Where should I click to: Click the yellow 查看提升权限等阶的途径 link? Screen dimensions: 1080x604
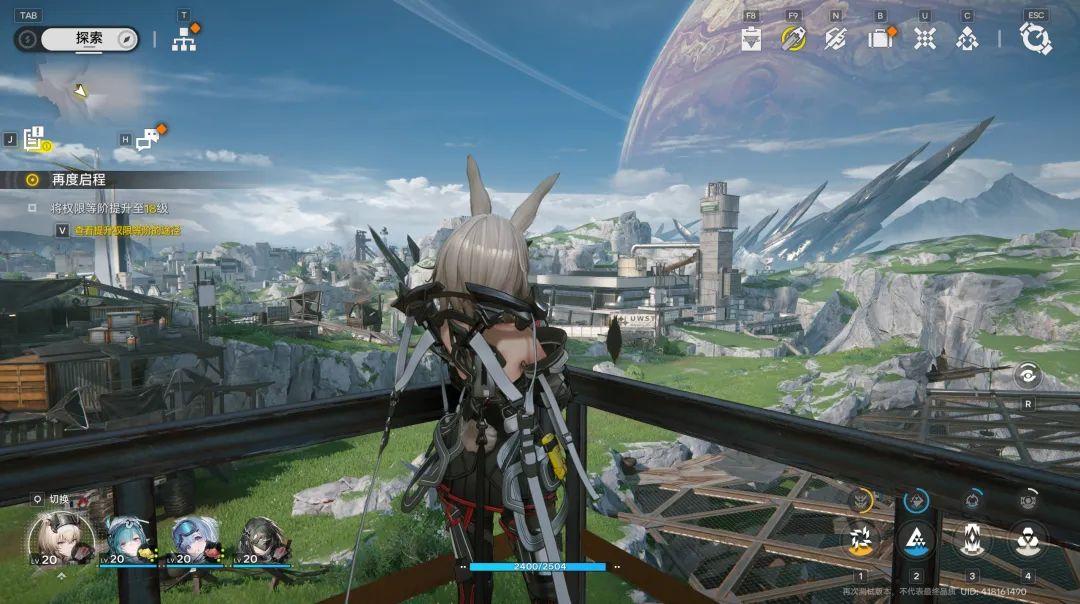(x=127, y=230)
